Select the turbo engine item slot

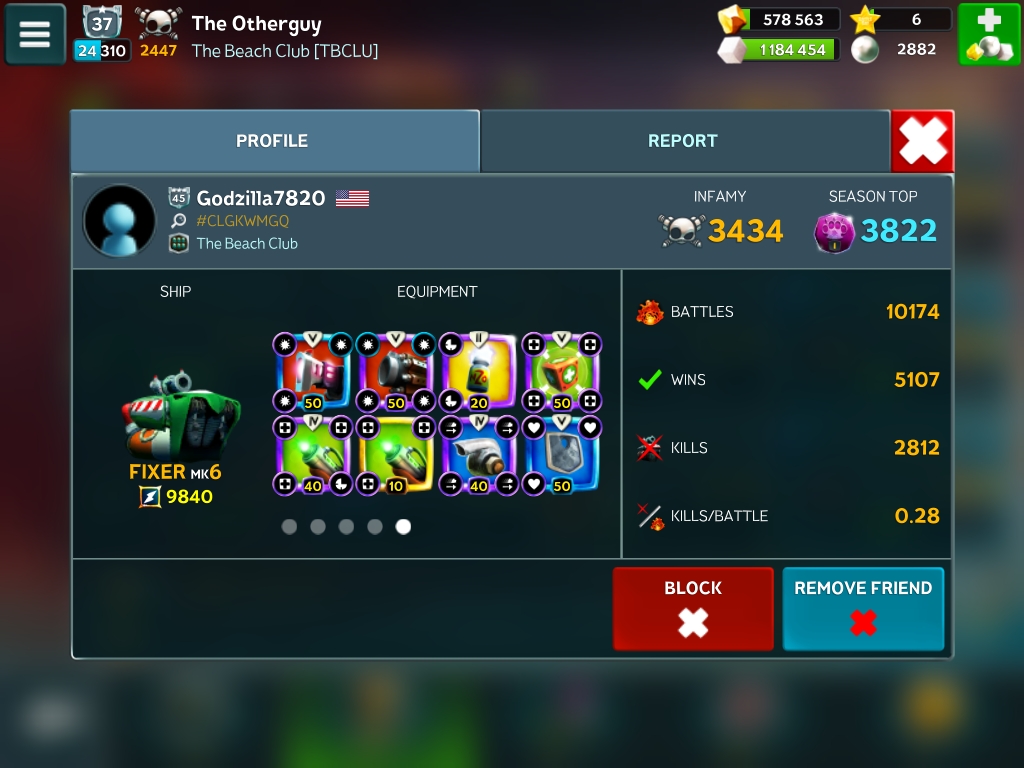479,455
